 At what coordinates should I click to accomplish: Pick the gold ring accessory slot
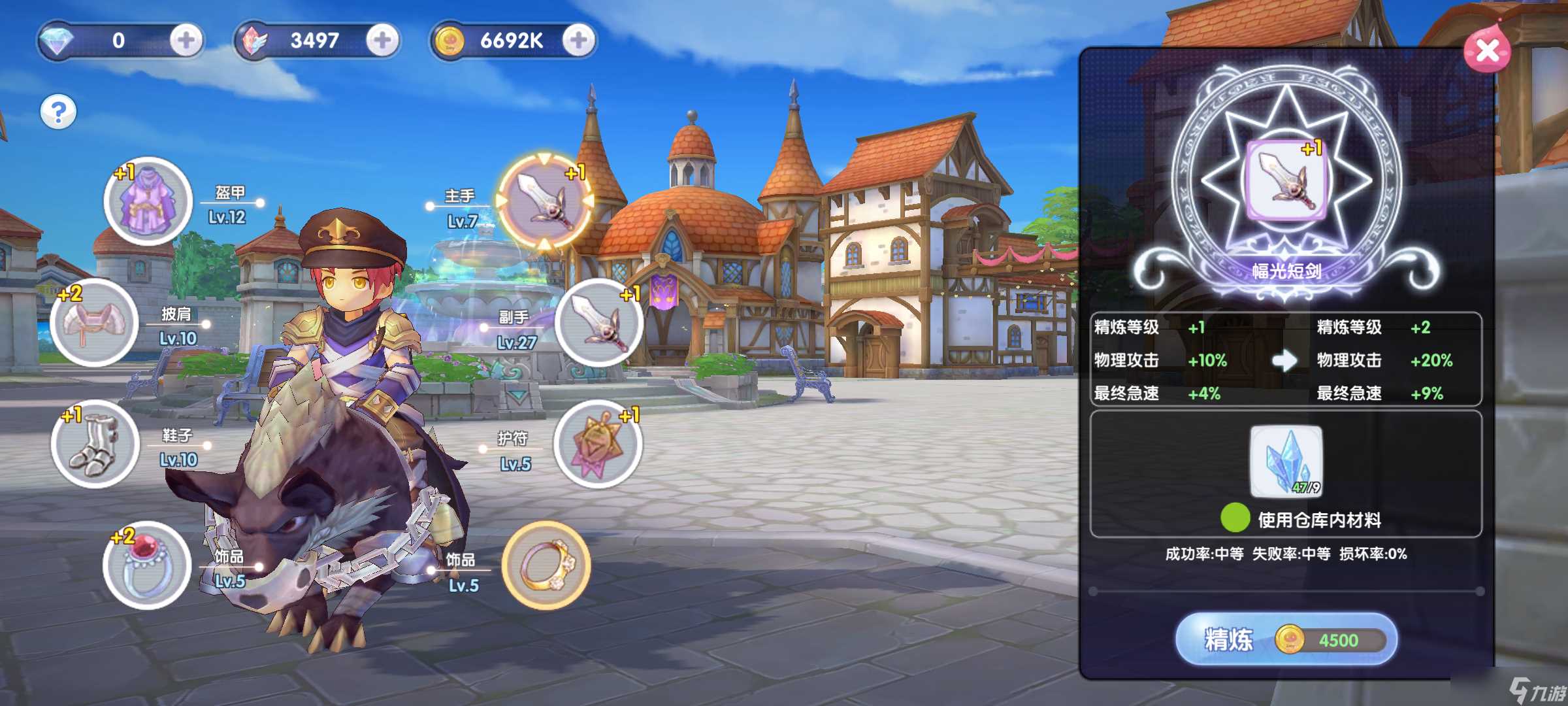(546, 565)
